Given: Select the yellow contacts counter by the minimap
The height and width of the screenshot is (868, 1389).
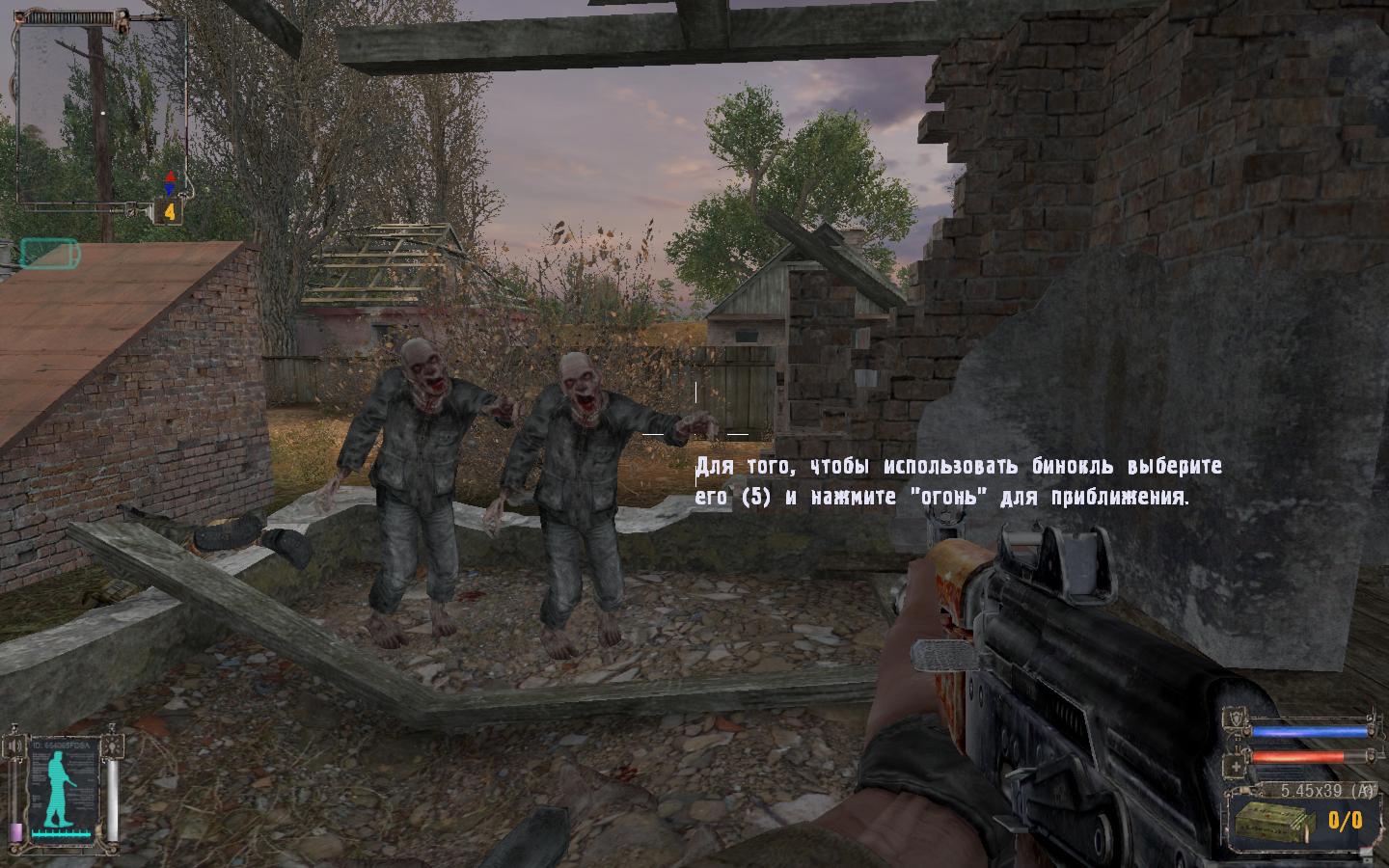Looking at the screenshot, I should pyautogui.click(x=170, y=211).
